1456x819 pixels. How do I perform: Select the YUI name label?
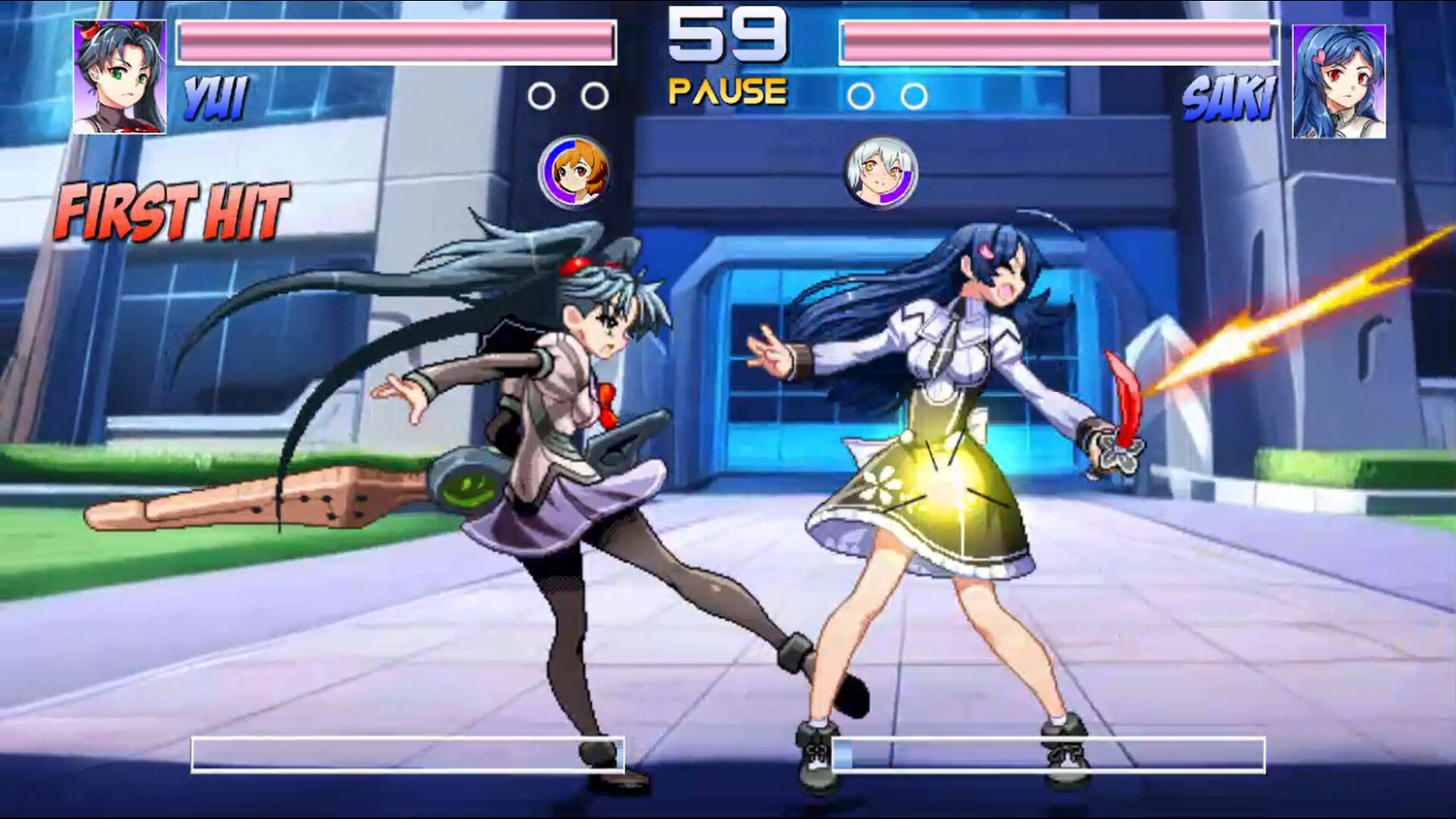coord(215,97)
